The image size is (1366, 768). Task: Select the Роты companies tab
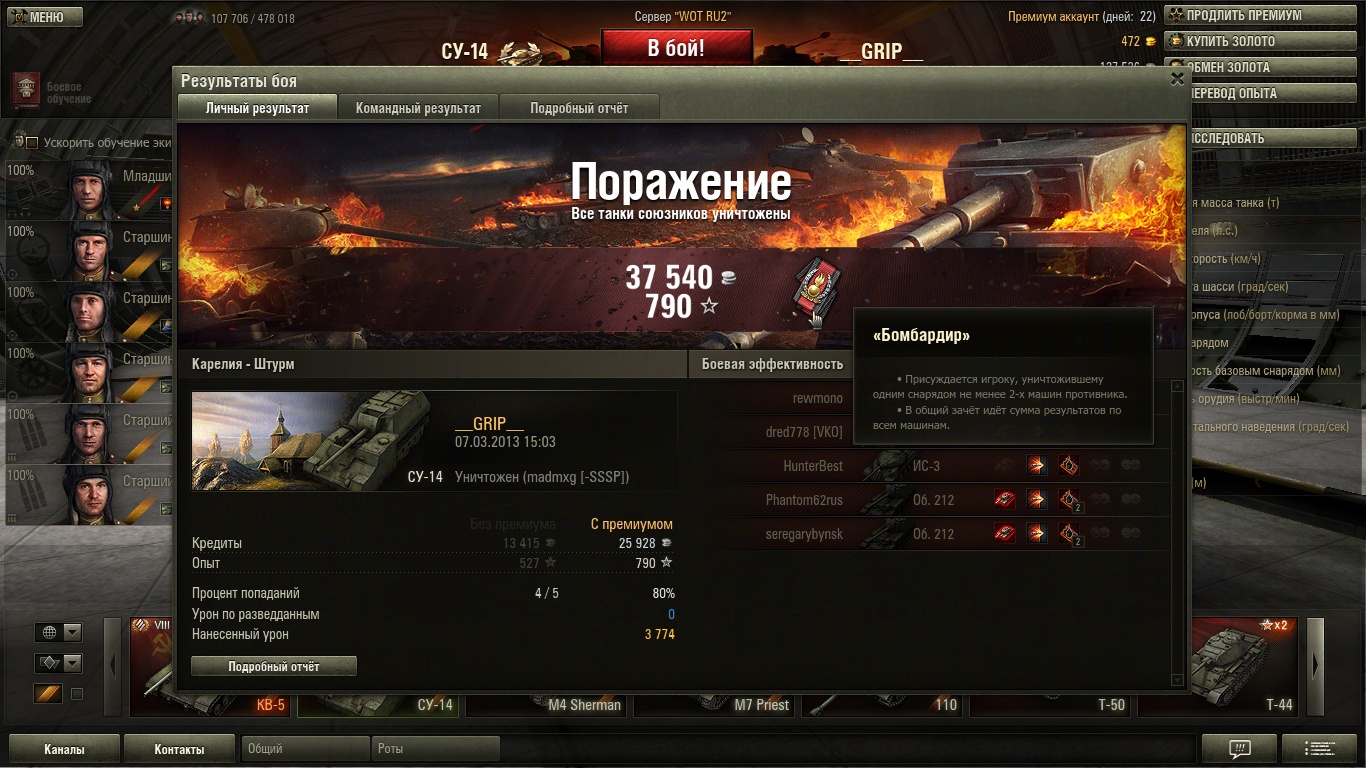[x=435, y=749]
